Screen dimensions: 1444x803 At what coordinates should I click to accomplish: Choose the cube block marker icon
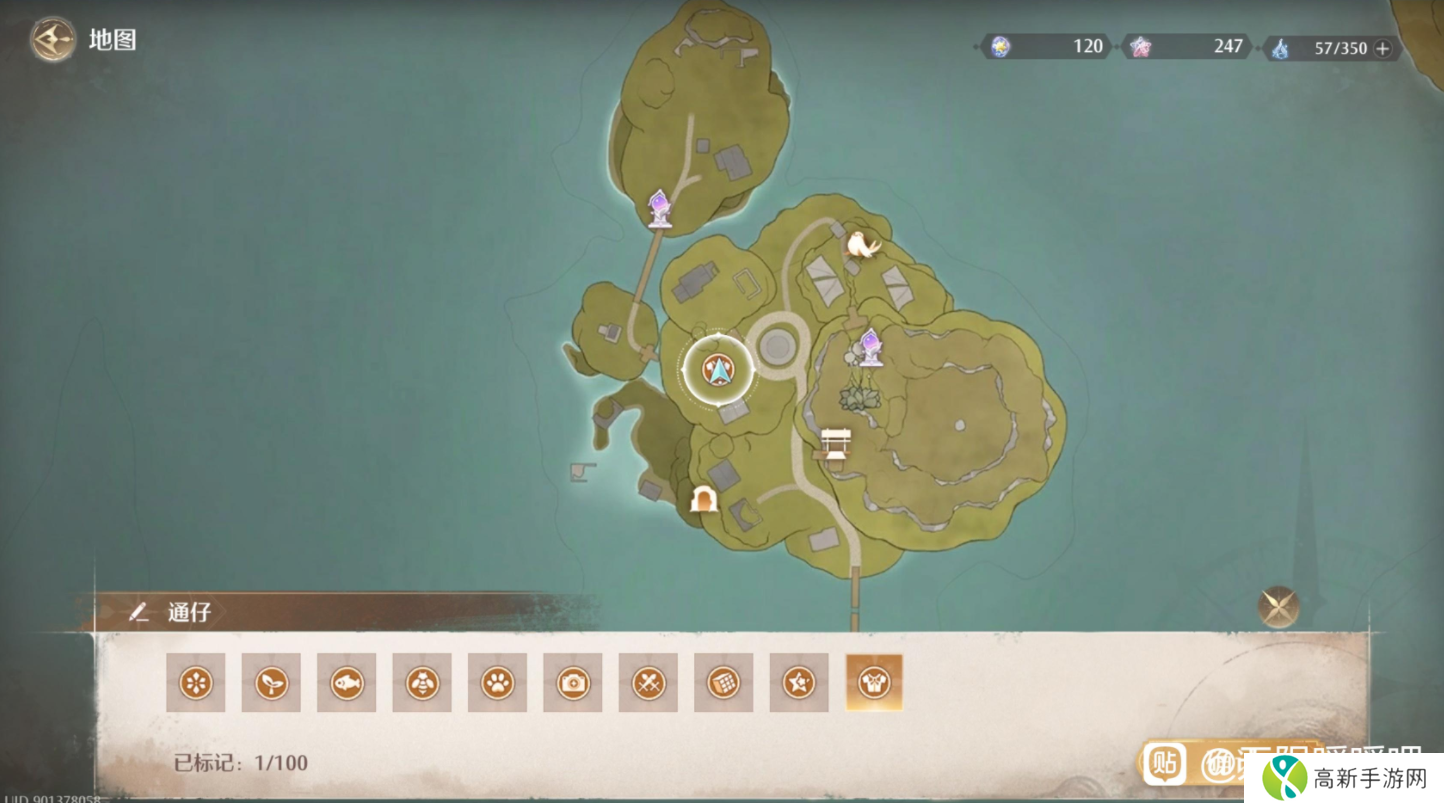[724, 683]
